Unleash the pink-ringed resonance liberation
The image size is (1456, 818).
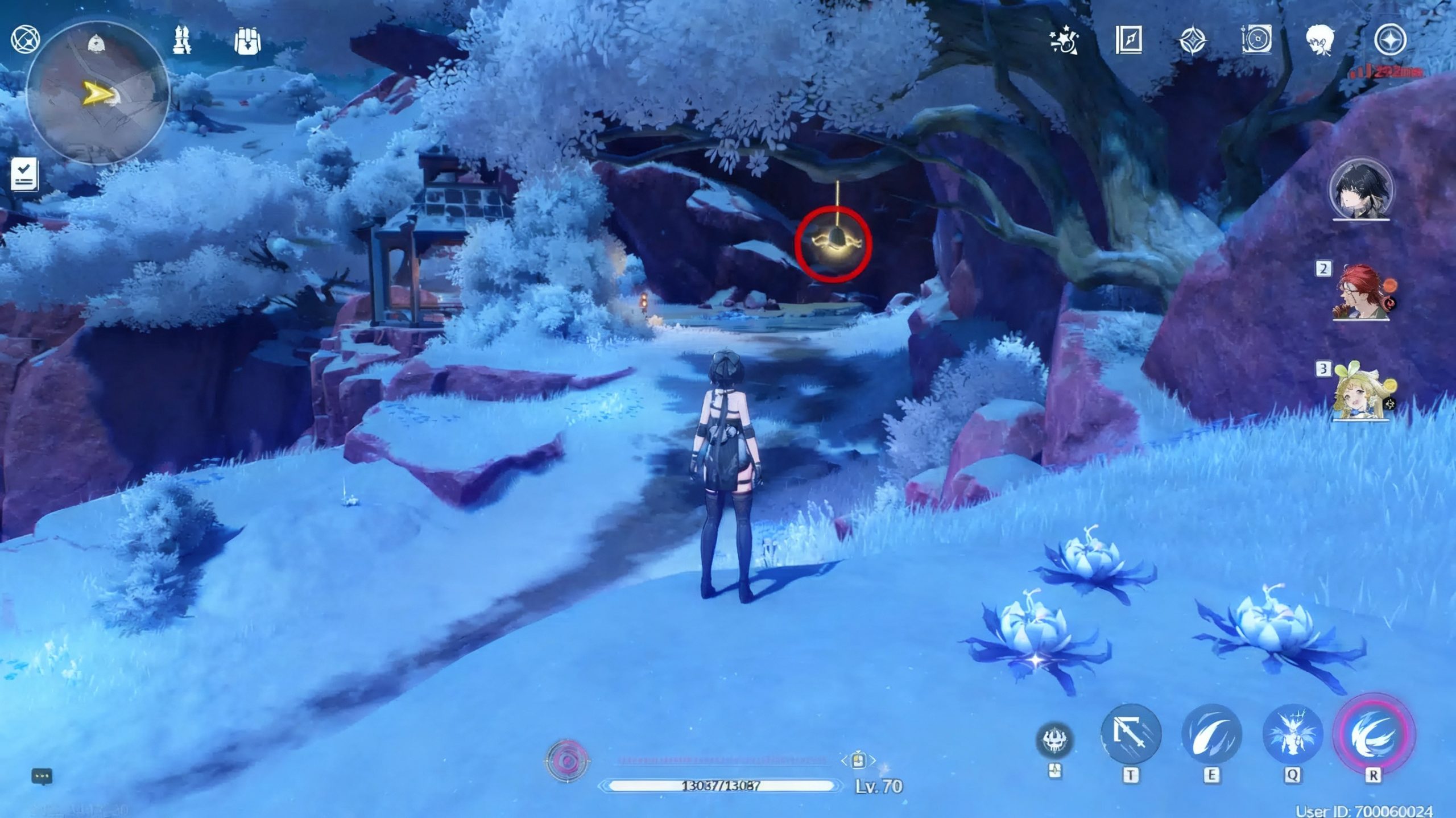tap(1373, 734)
